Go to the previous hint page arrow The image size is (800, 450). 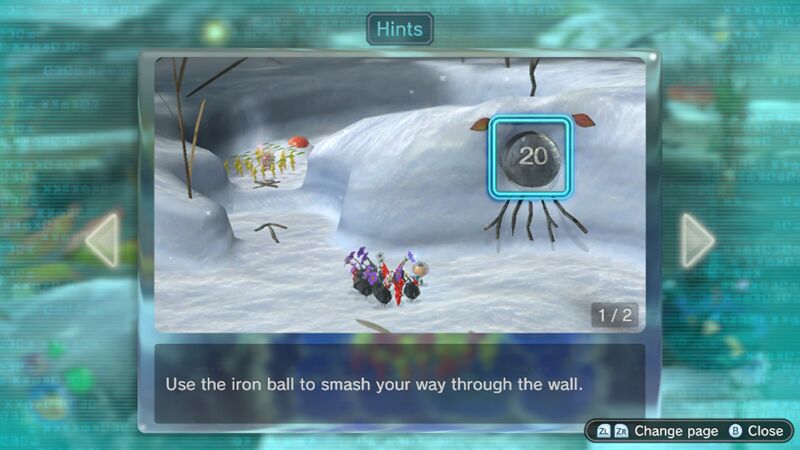(103, 240)
